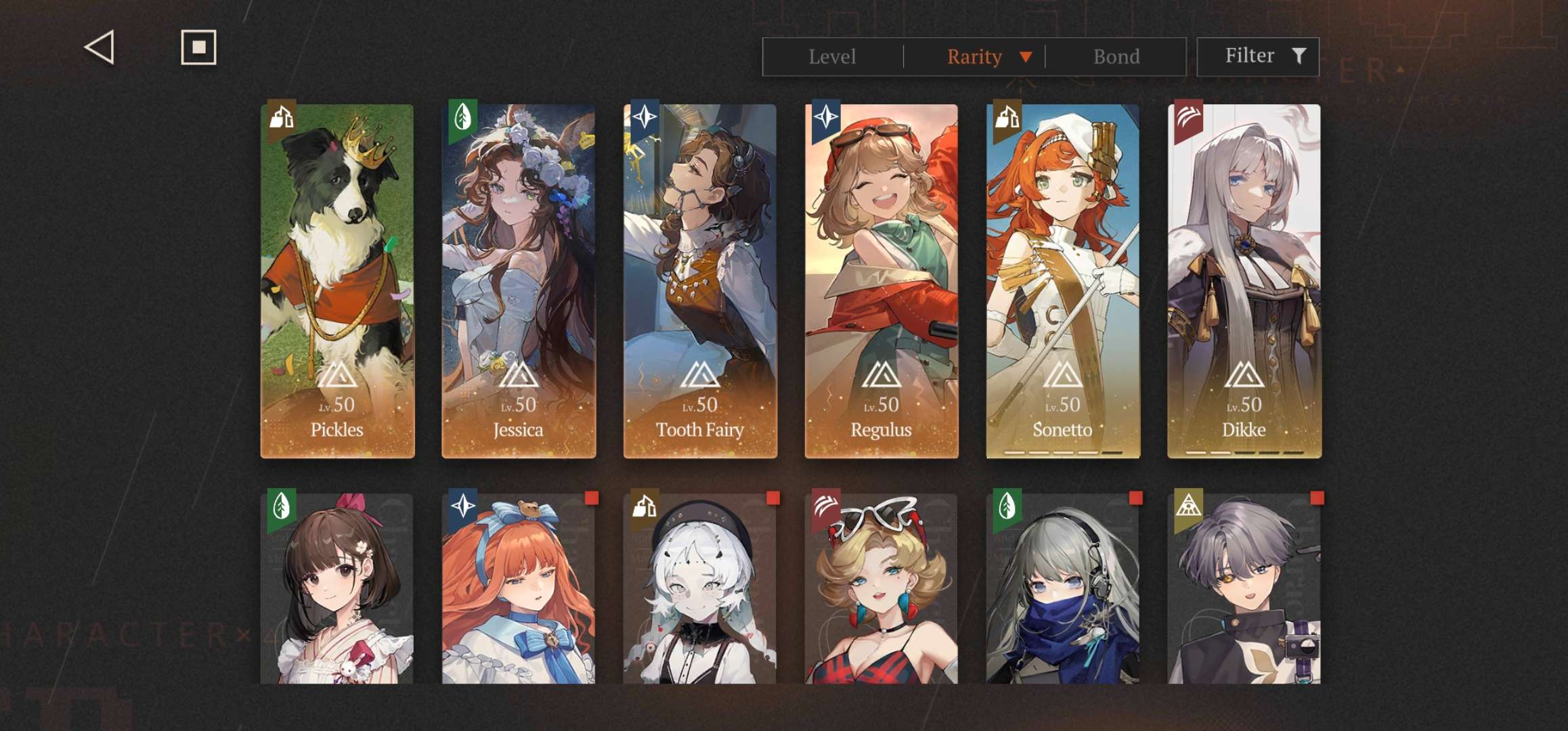
Task: Open Tooth Fairy's character card
Action: pyautogui.click(x=700, y=281)
